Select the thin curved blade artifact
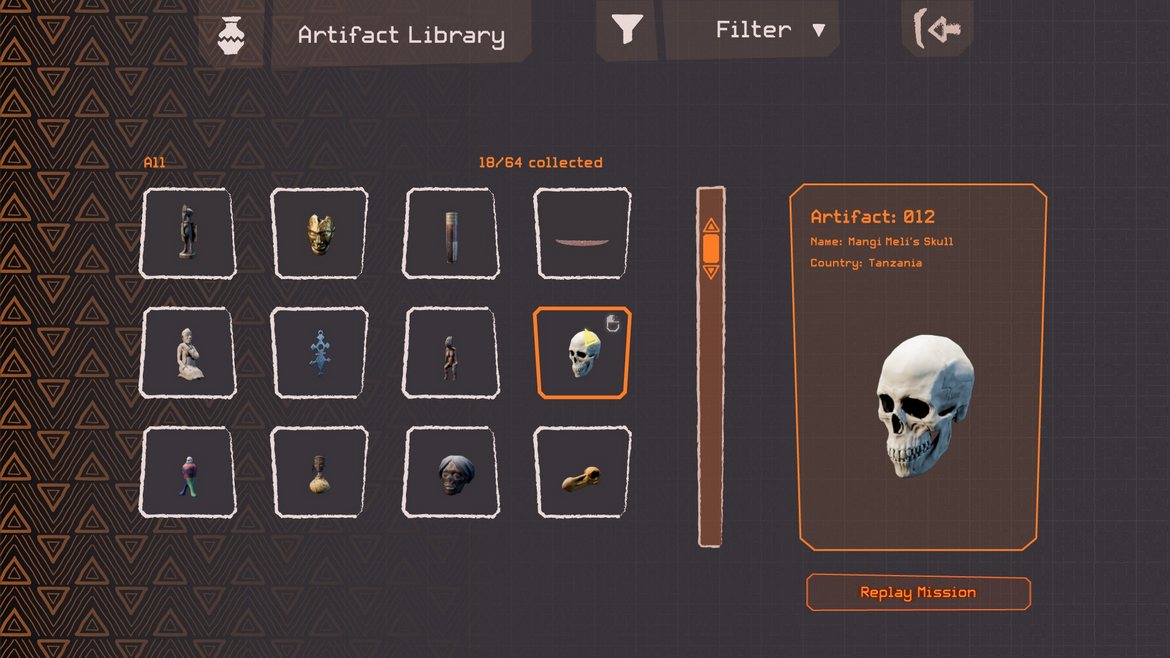 pyautogui.click(x=582, y=233)
